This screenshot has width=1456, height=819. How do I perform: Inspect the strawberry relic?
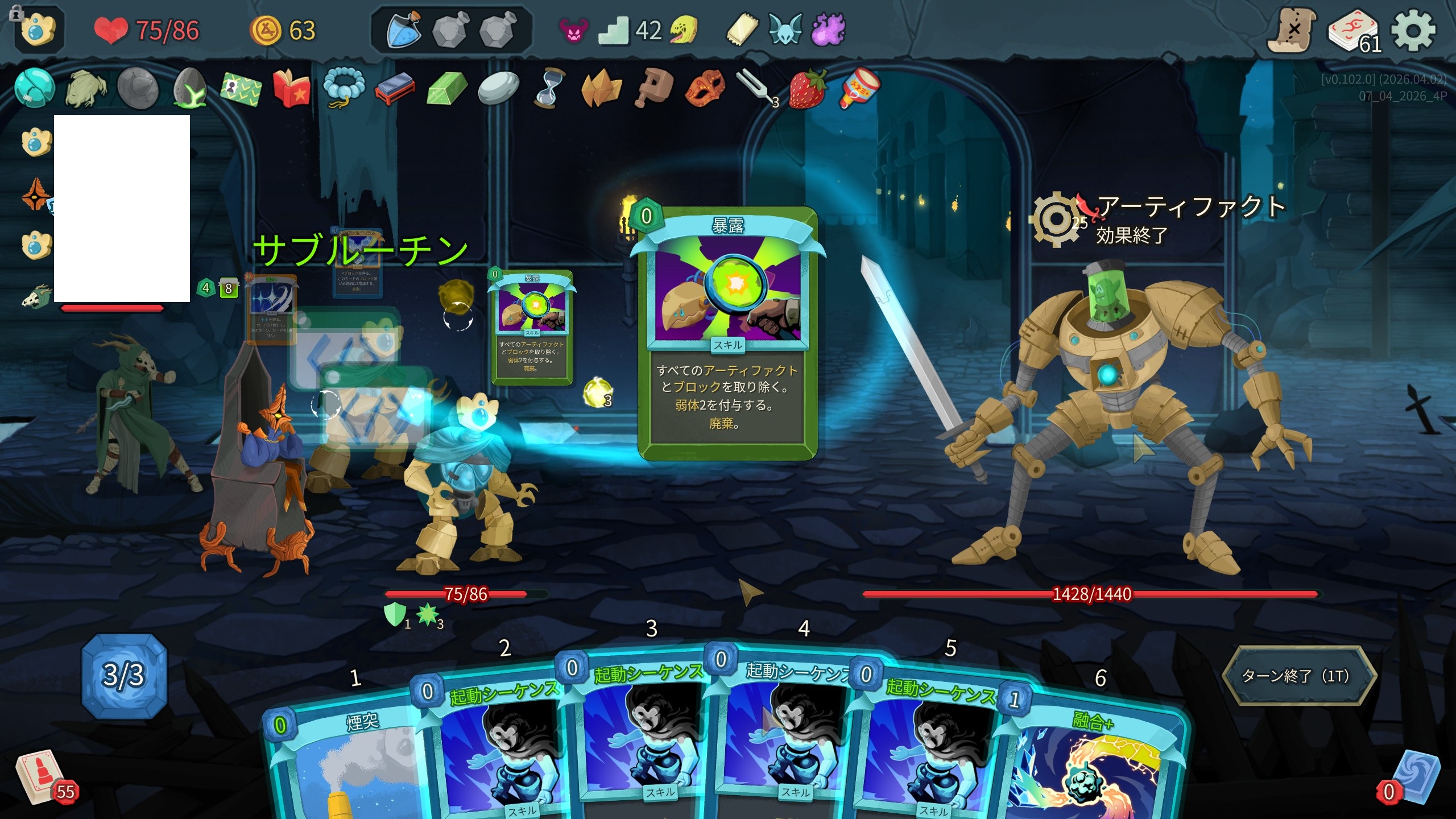[x=806, y=89]
